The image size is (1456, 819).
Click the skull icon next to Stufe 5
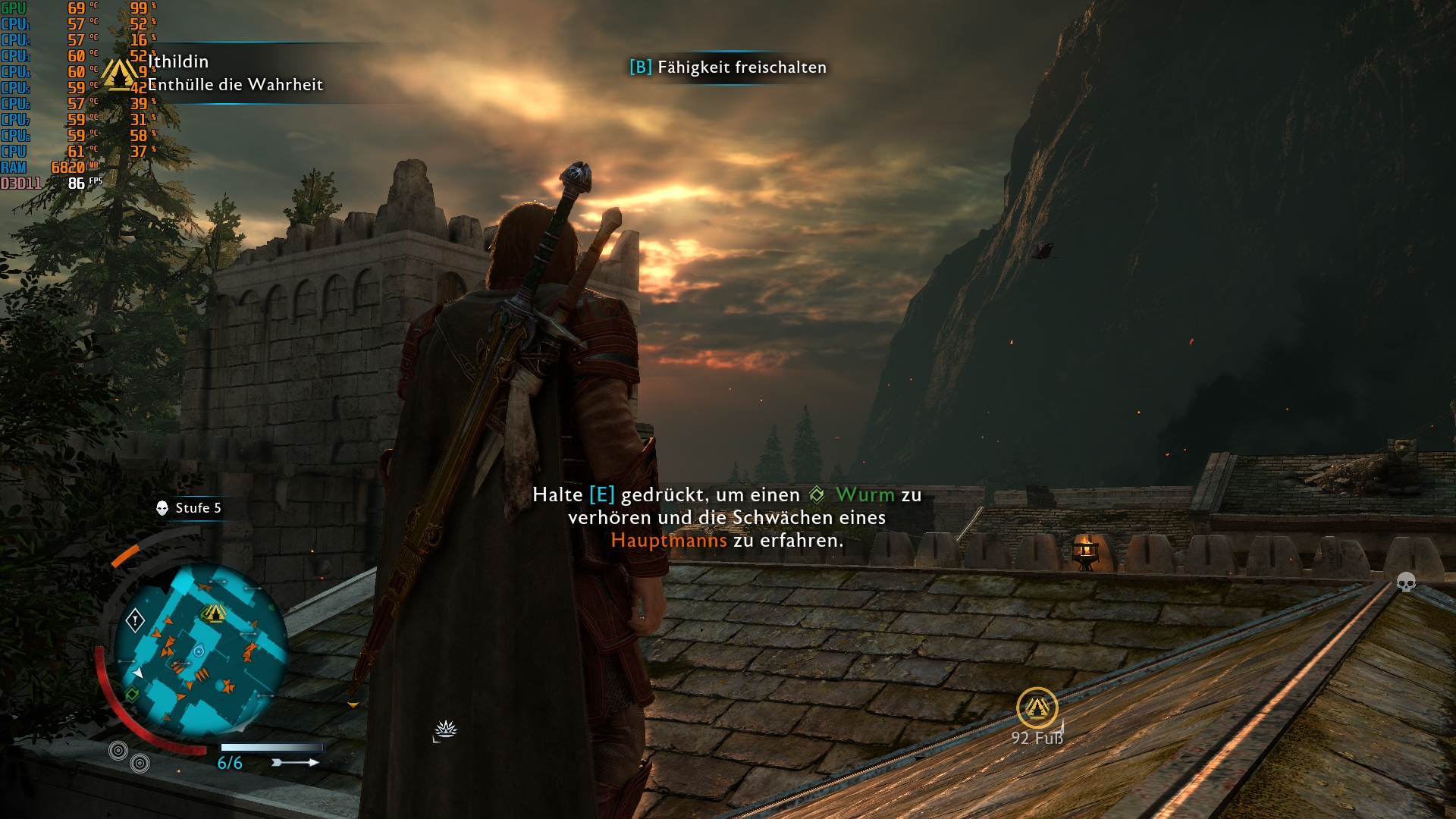[162, 507]
